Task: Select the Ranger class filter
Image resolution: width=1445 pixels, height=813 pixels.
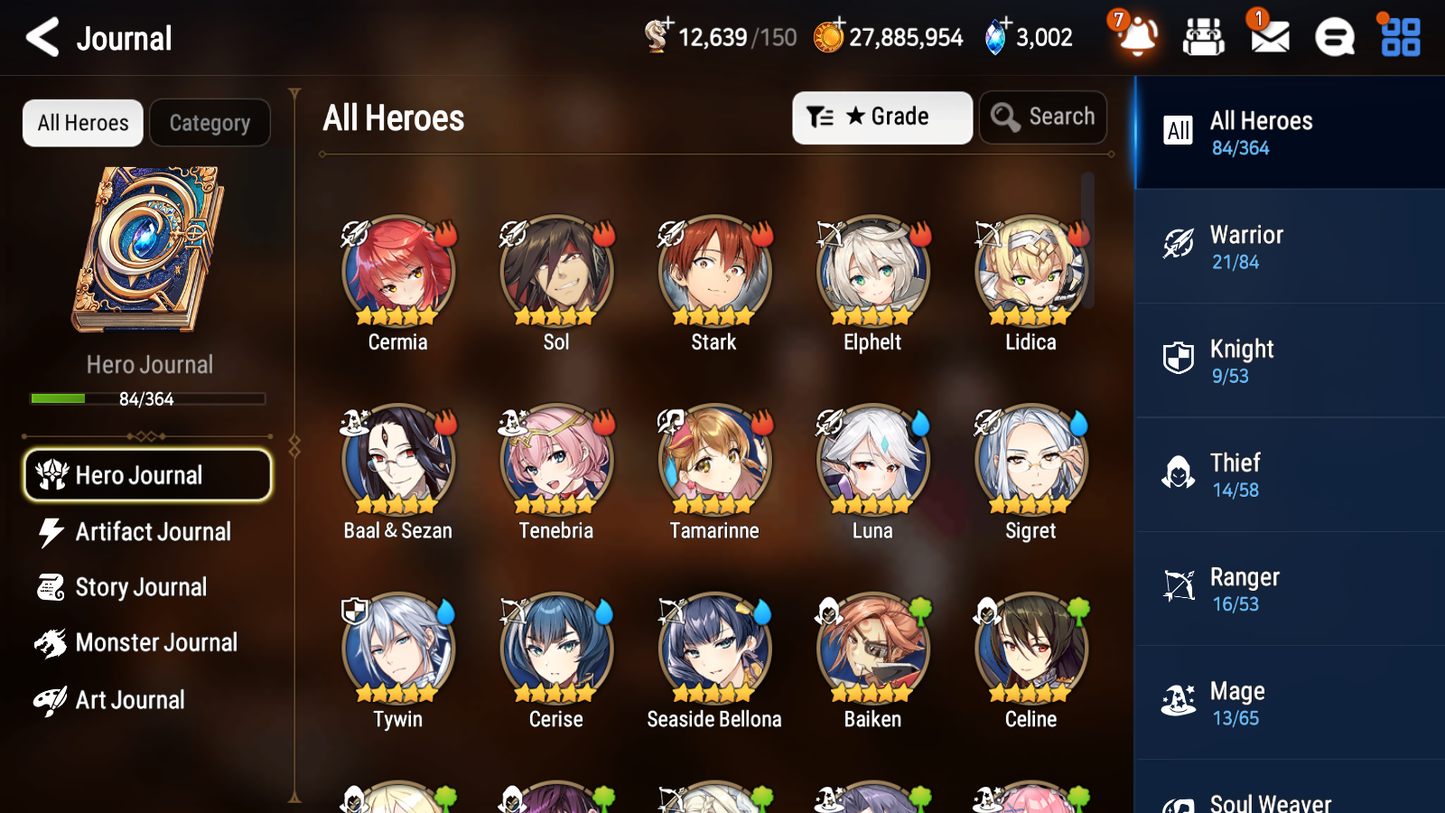Action: [1289, 588]
